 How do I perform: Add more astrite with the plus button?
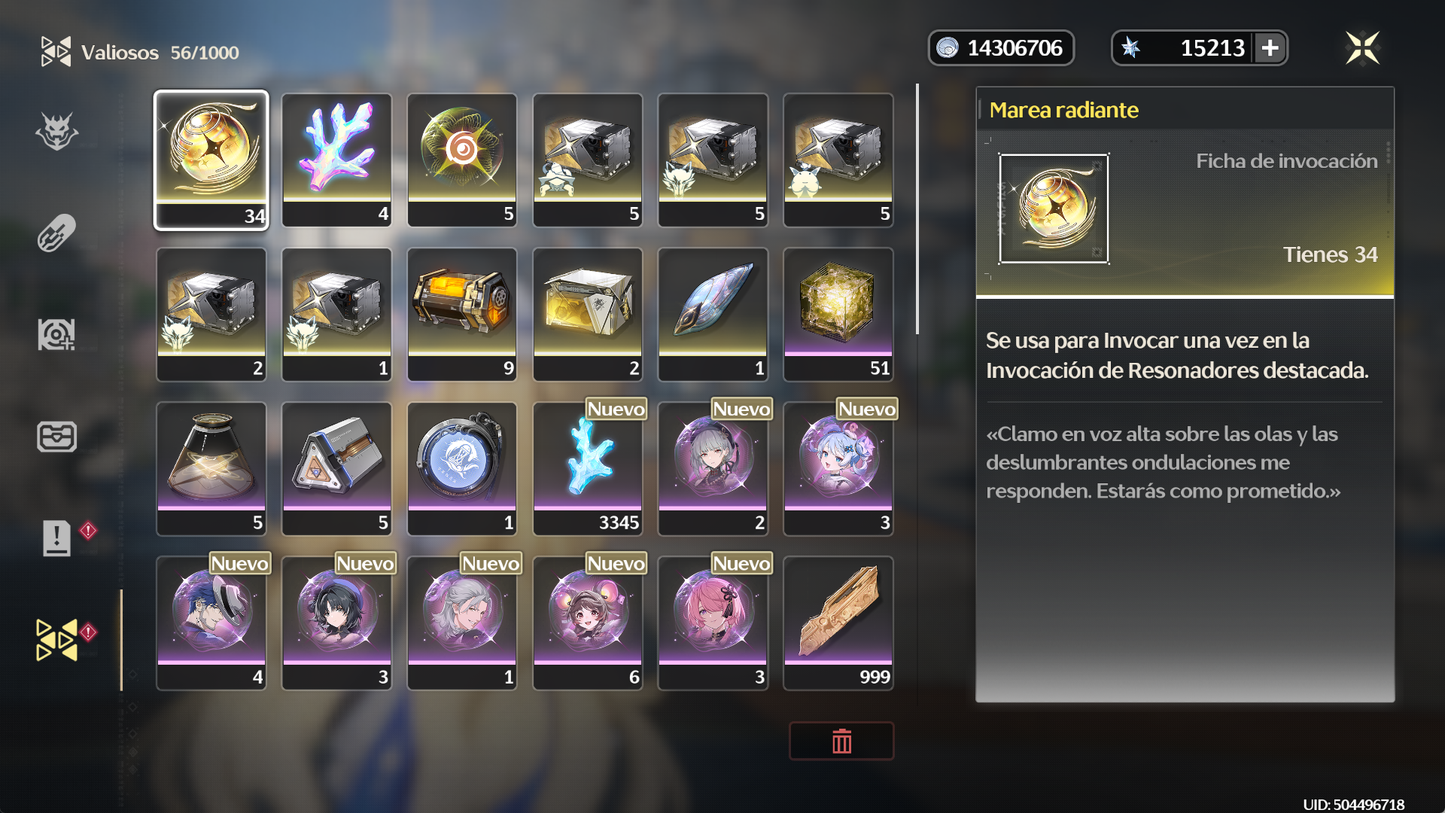[x=1270, y=48]
